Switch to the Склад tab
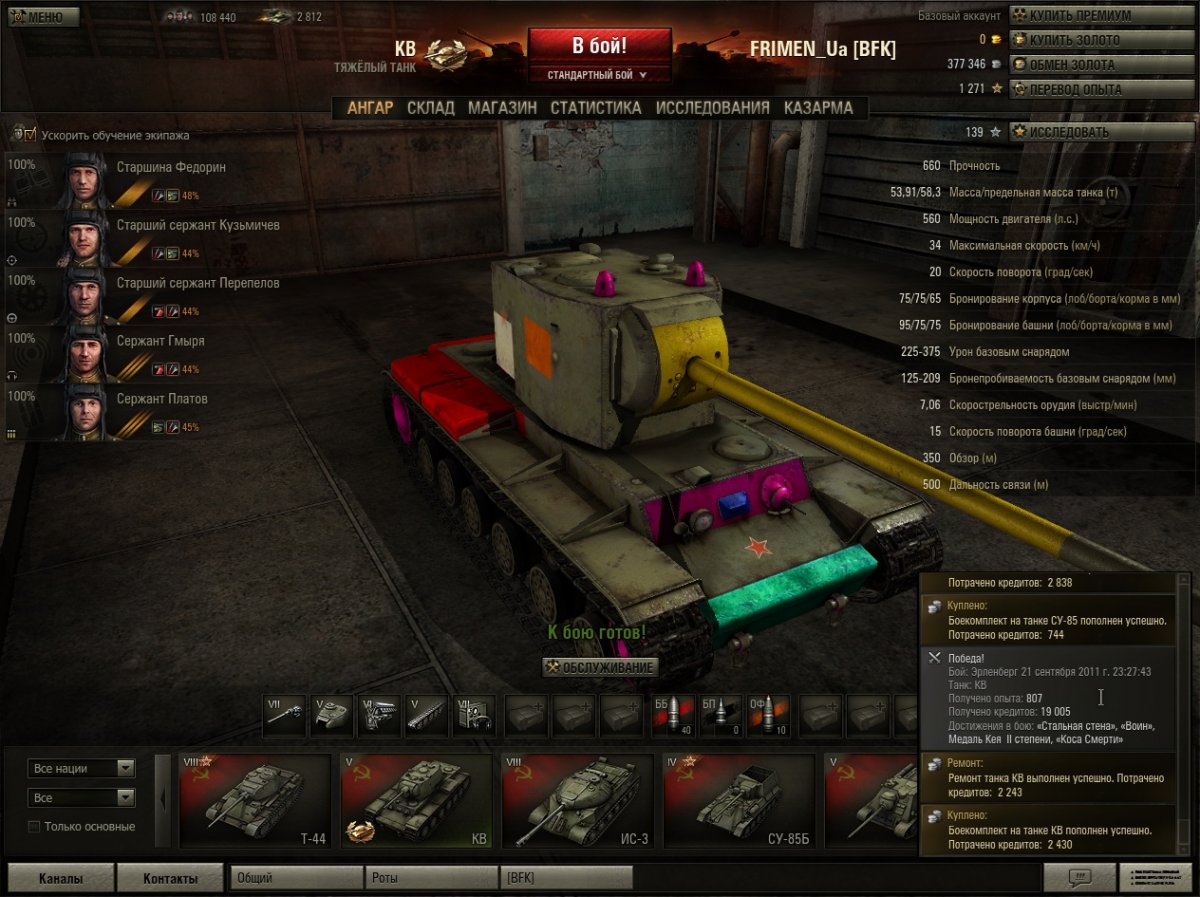 pos(430,108)
